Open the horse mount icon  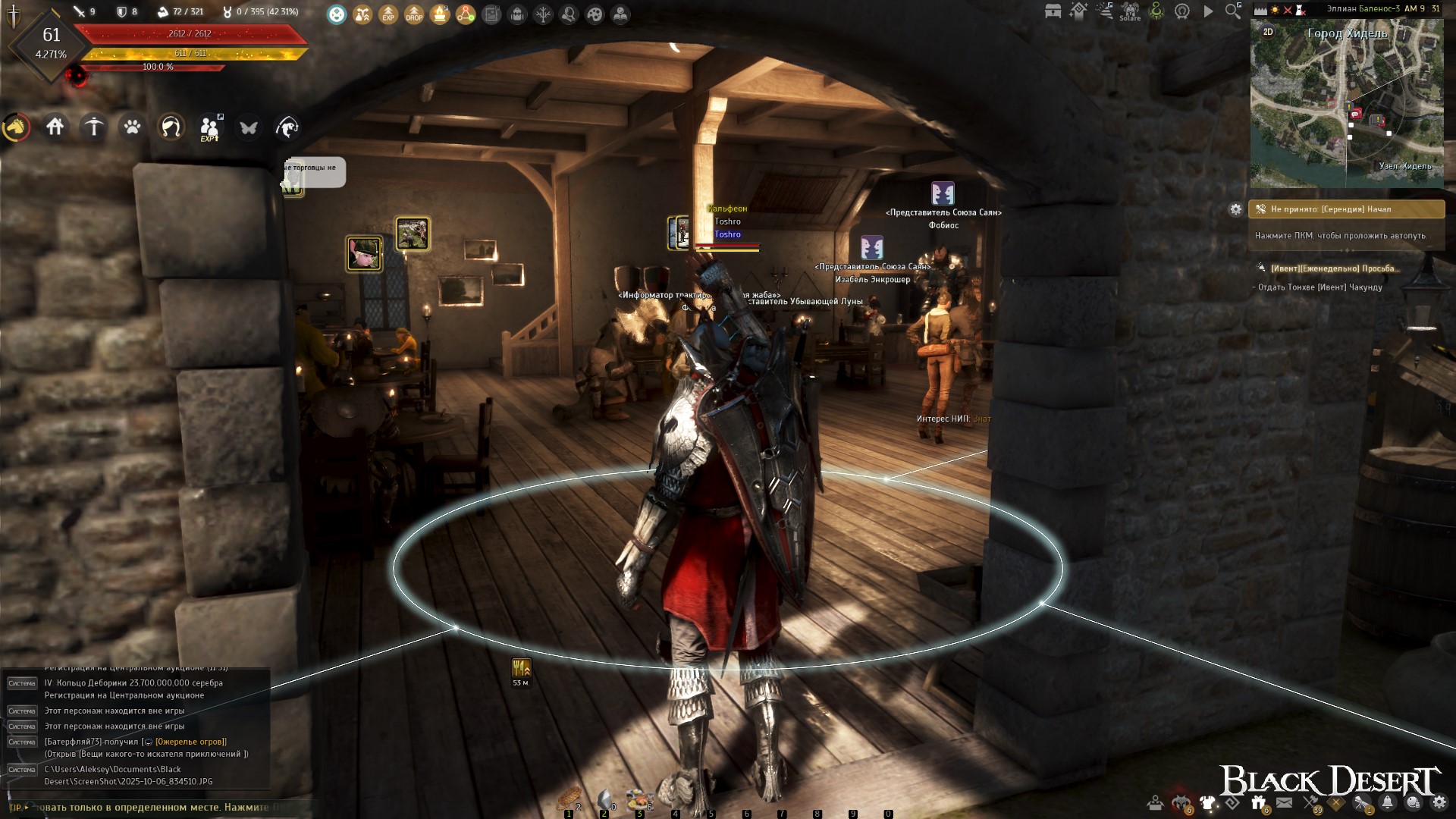point(16,127)
